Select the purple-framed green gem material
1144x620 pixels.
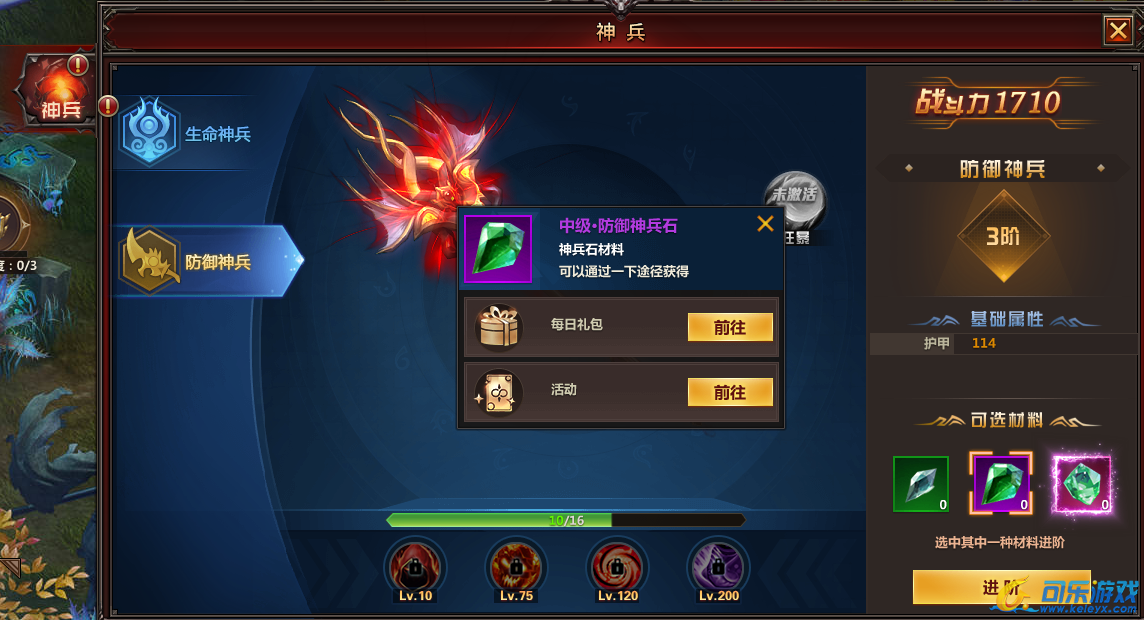(x=1001, y=483)
